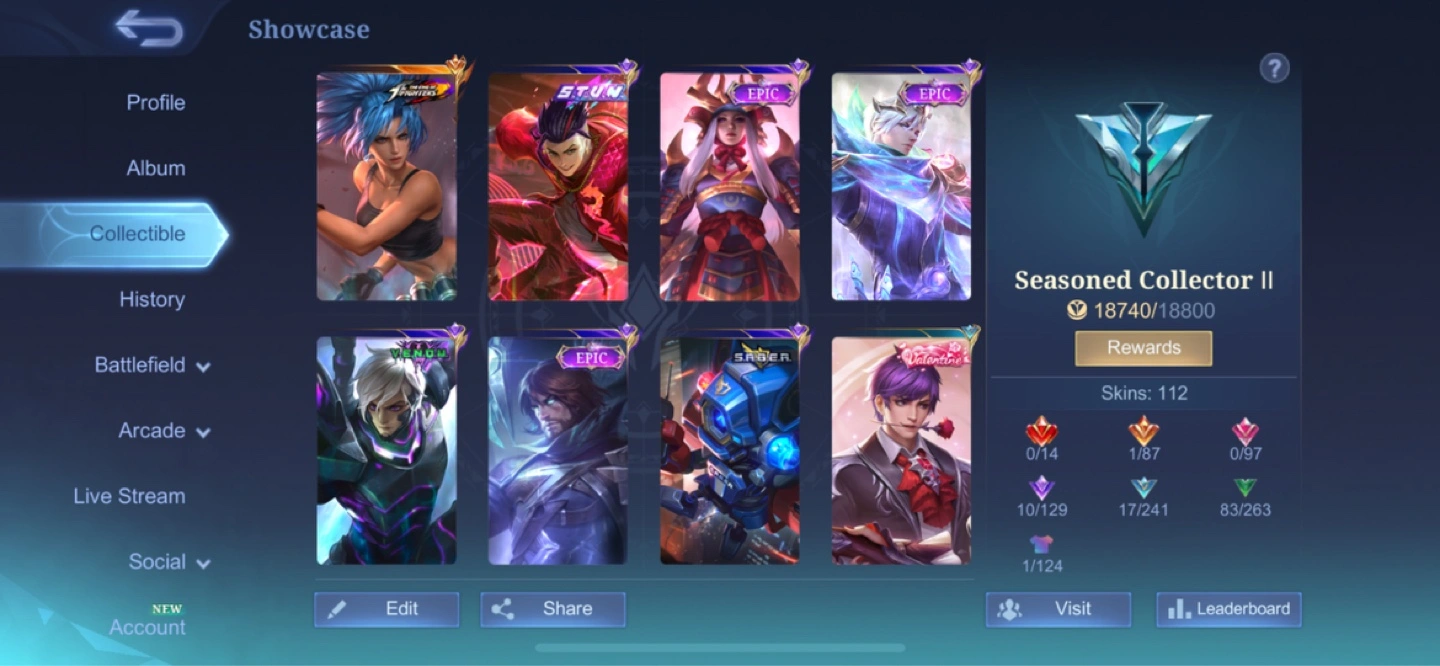Select the Collectible tab

tap(137, 234)
